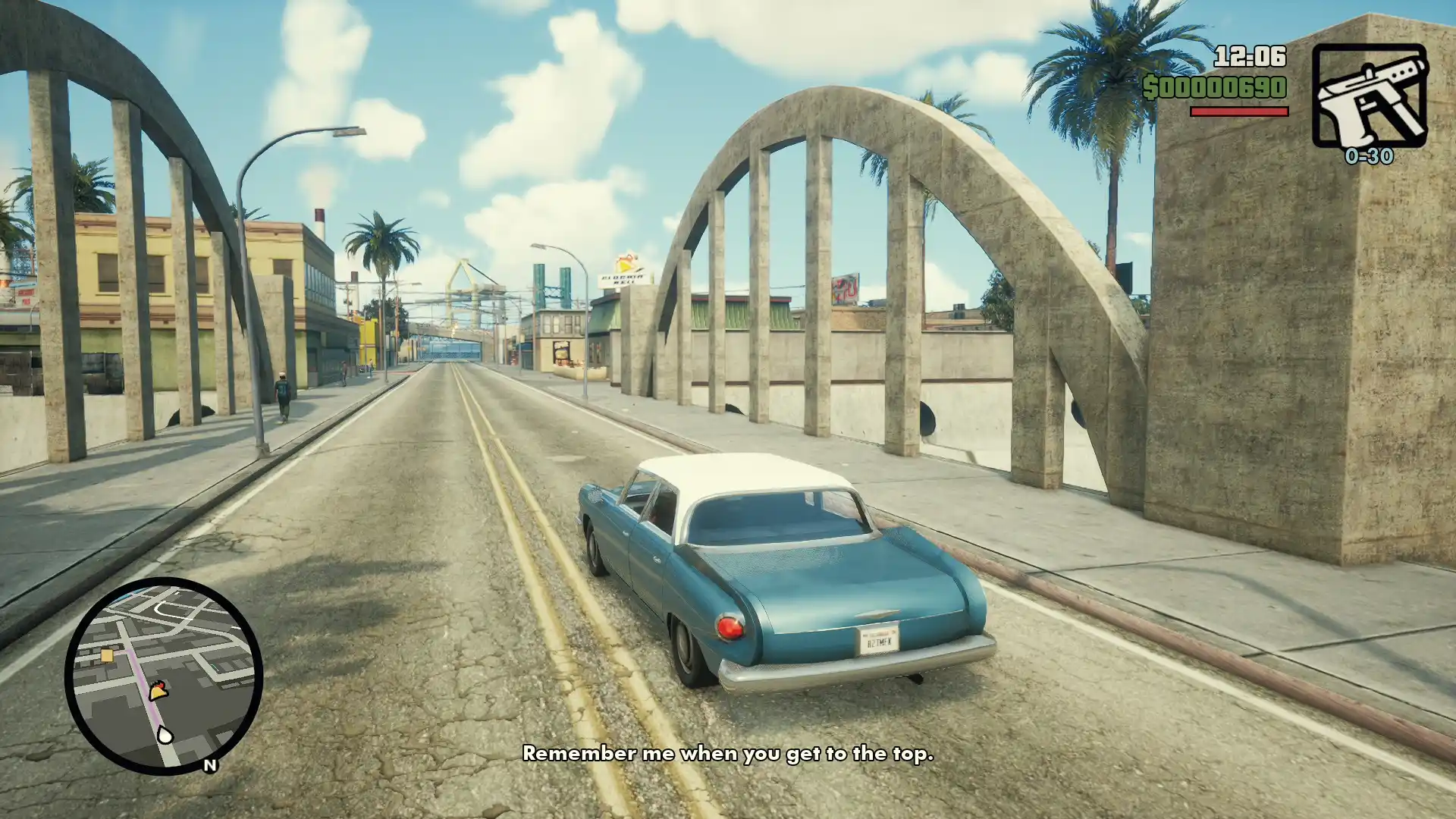Select the submachine gun weapon icon
Viewport: 1456px width, 819px height.
tap(1370, 96)
